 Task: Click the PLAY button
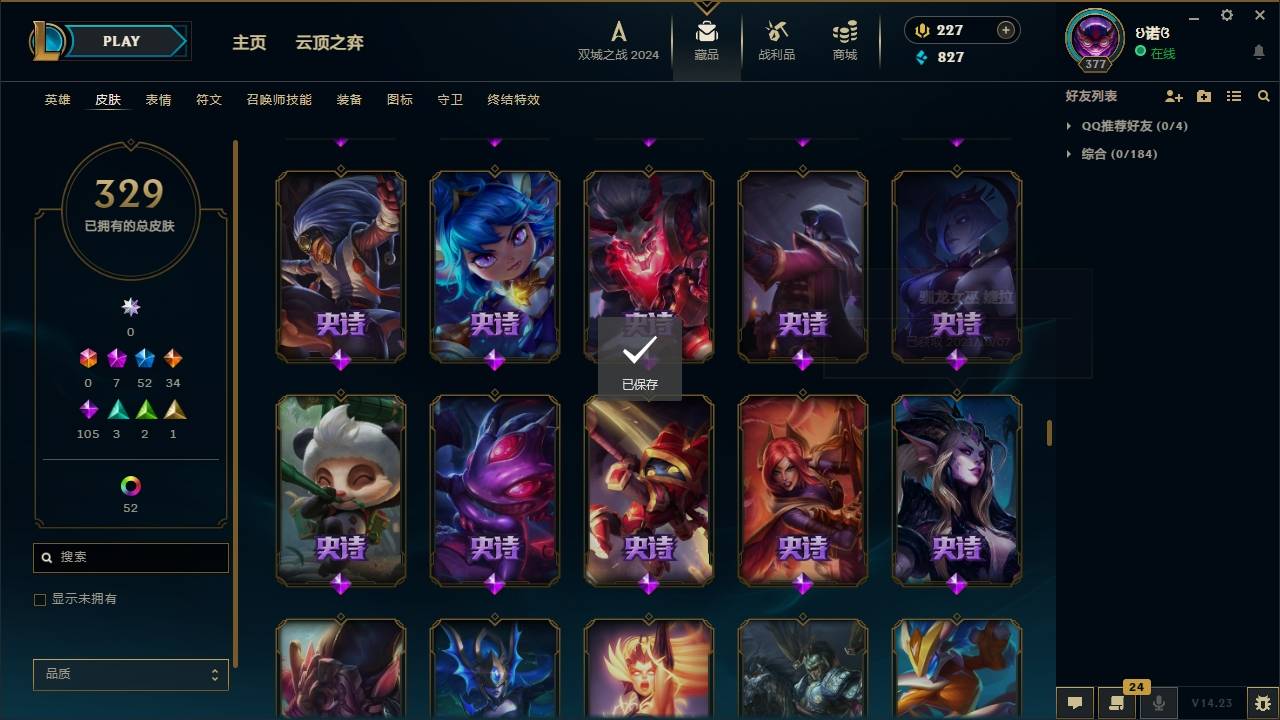point(120,41)
